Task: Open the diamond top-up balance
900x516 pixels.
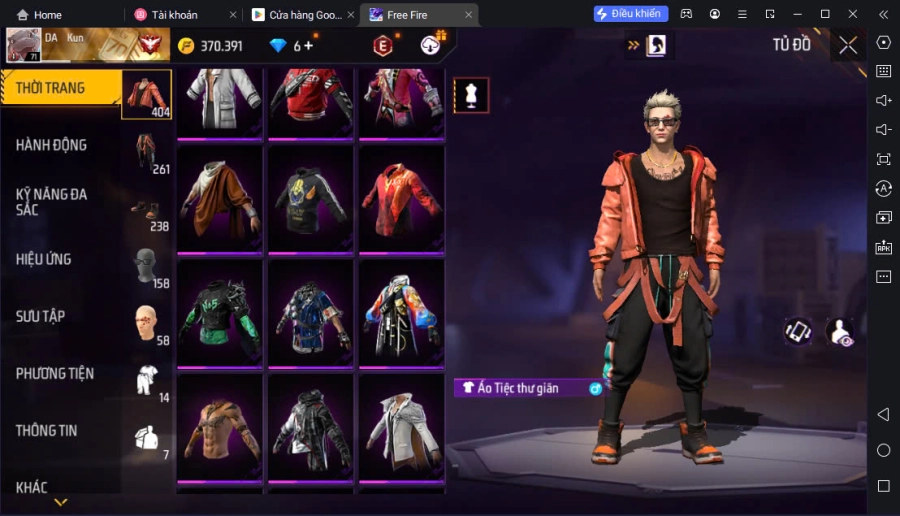Action: coord(292,46)
